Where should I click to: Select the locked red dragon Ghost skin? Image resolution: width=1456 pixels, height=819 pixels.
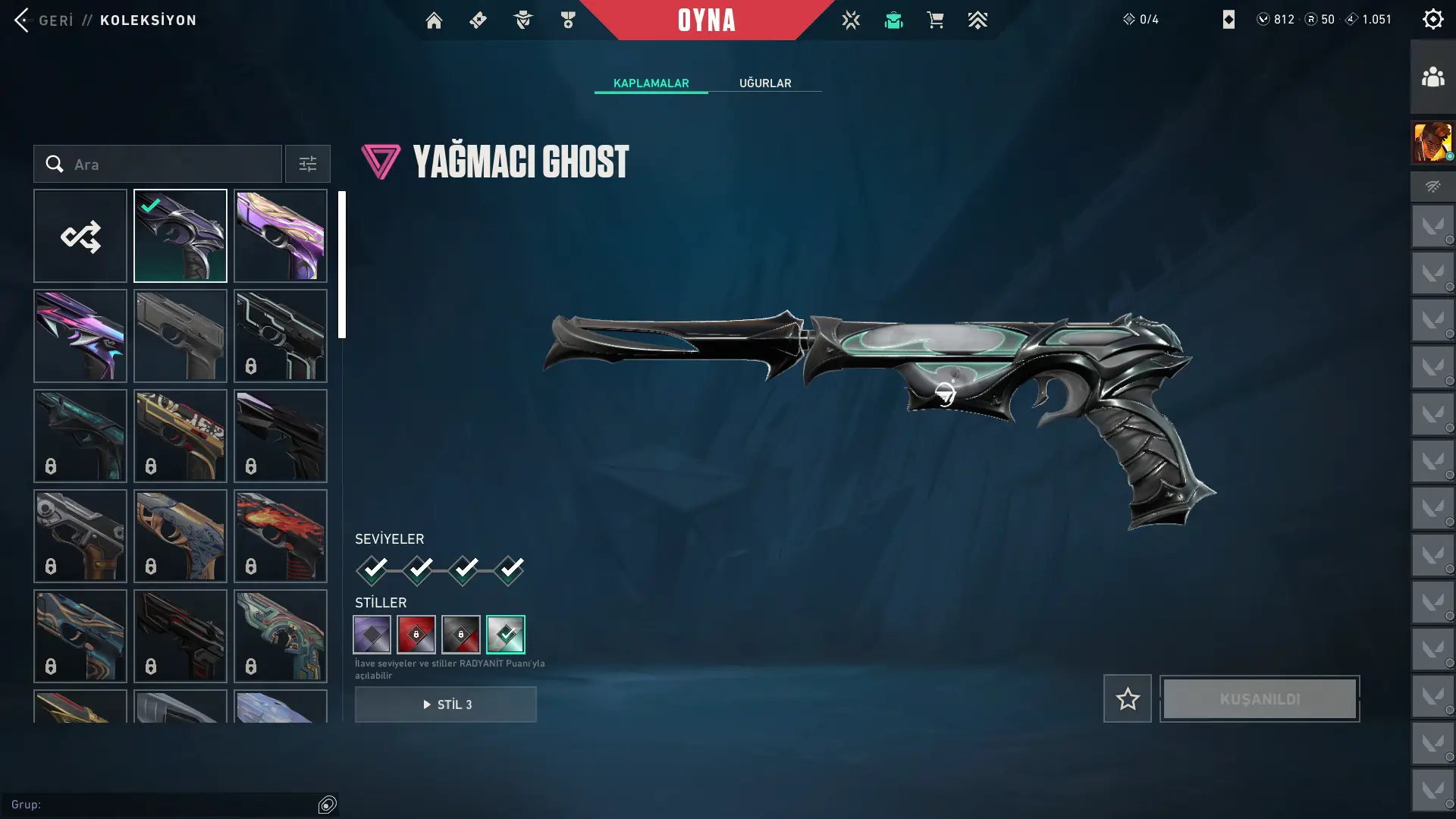tap(281, 536)
